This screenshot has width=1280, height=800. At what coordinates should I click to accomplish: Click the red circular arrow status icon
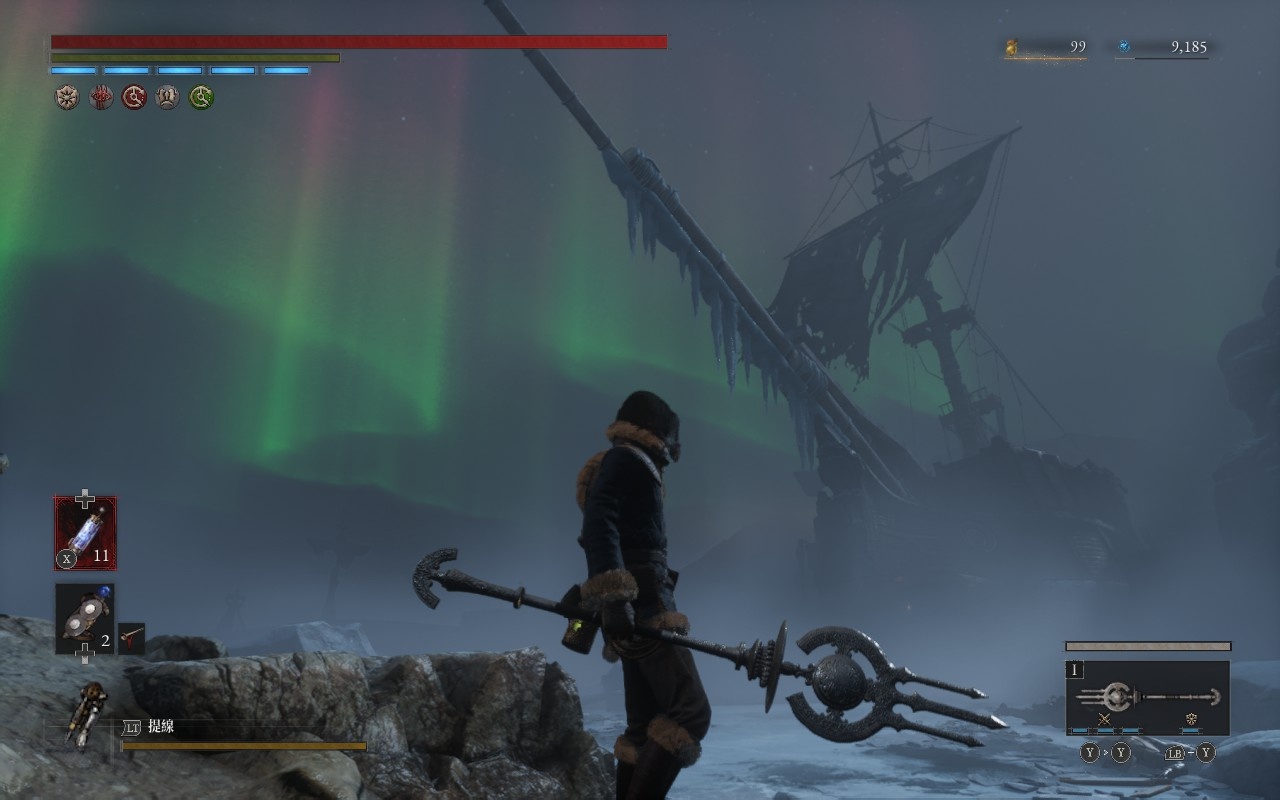click(x=134, y=97)
